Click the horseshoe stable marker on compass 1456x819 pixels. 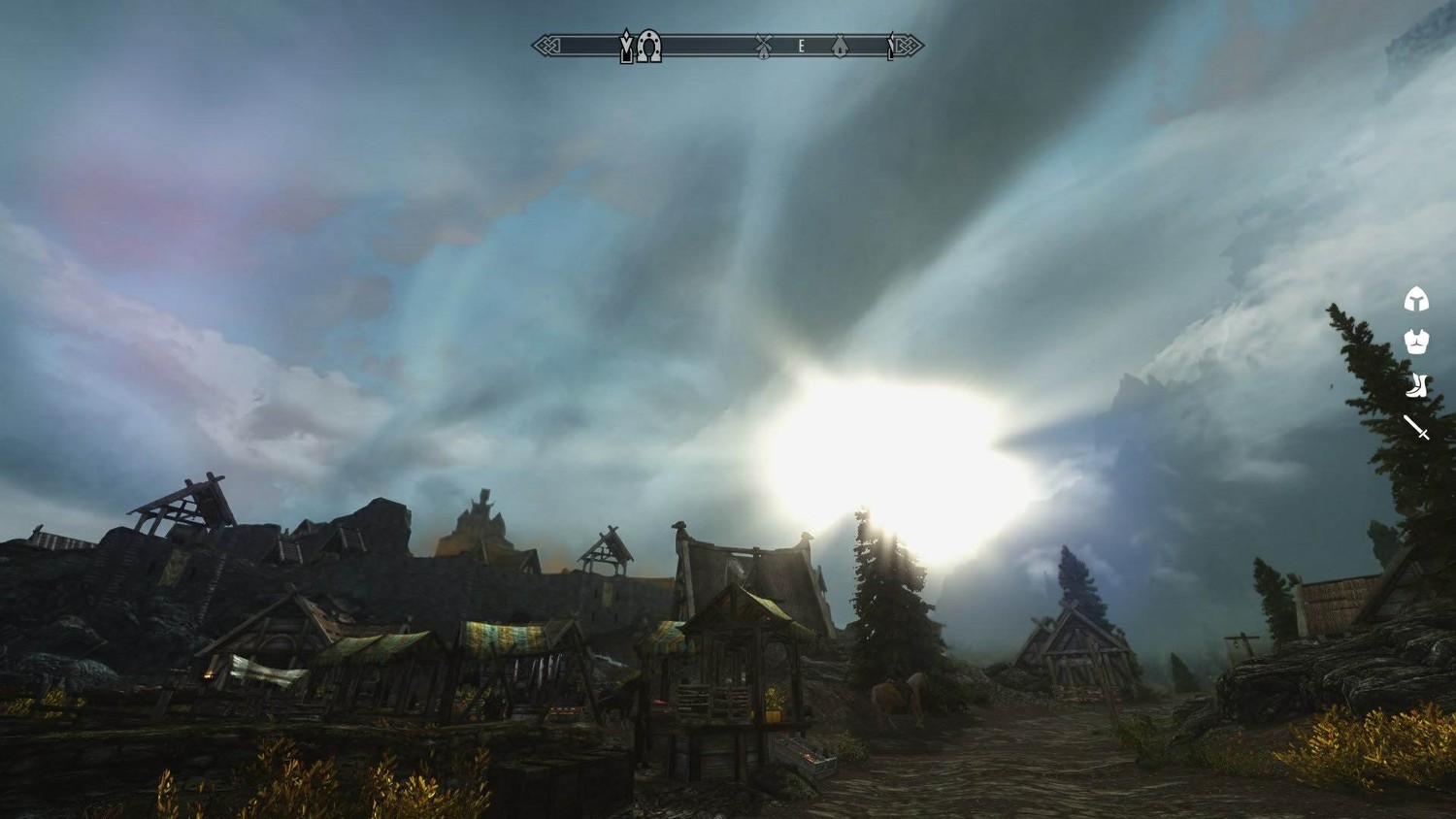coord(649,46)
